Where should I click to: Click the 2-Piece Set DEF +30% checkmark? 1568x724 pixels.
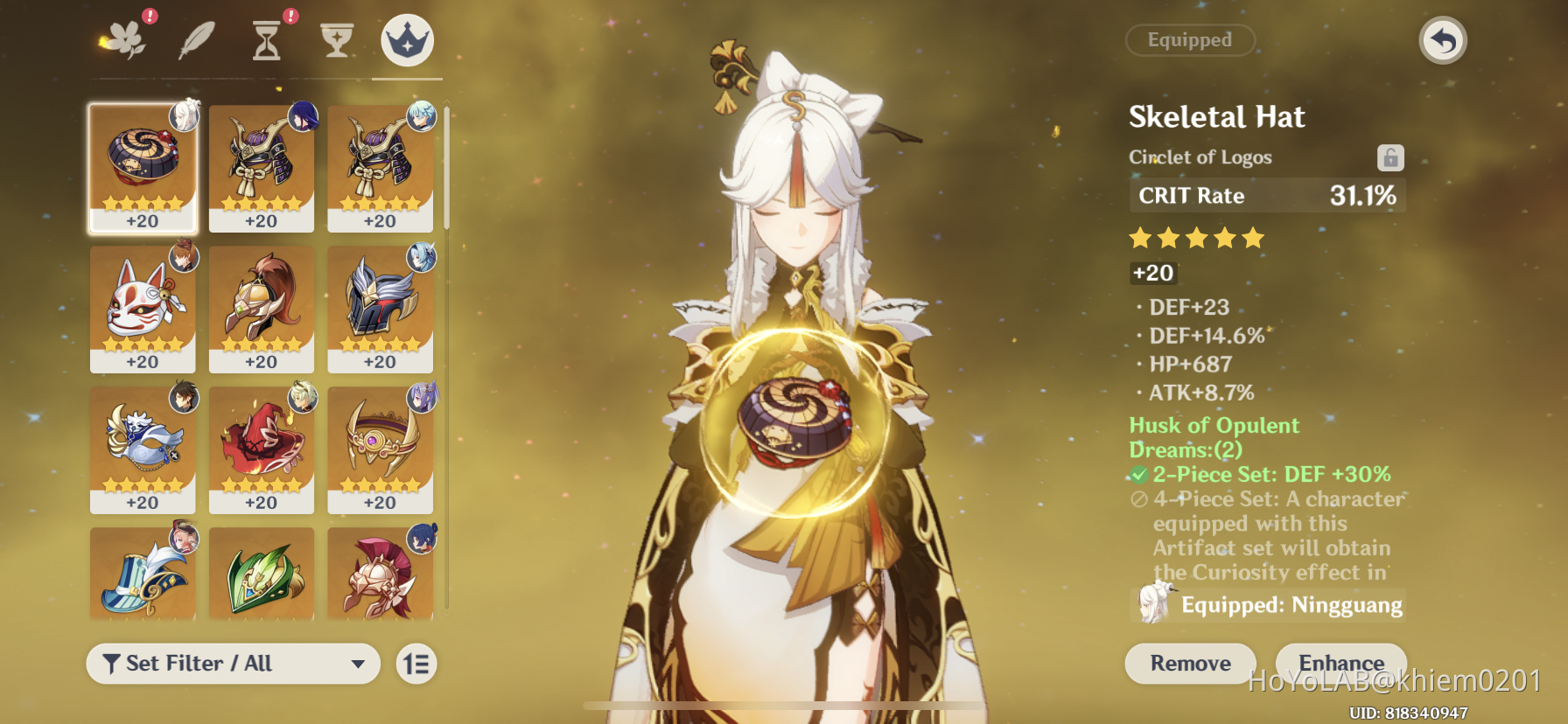pos(1138,474)
